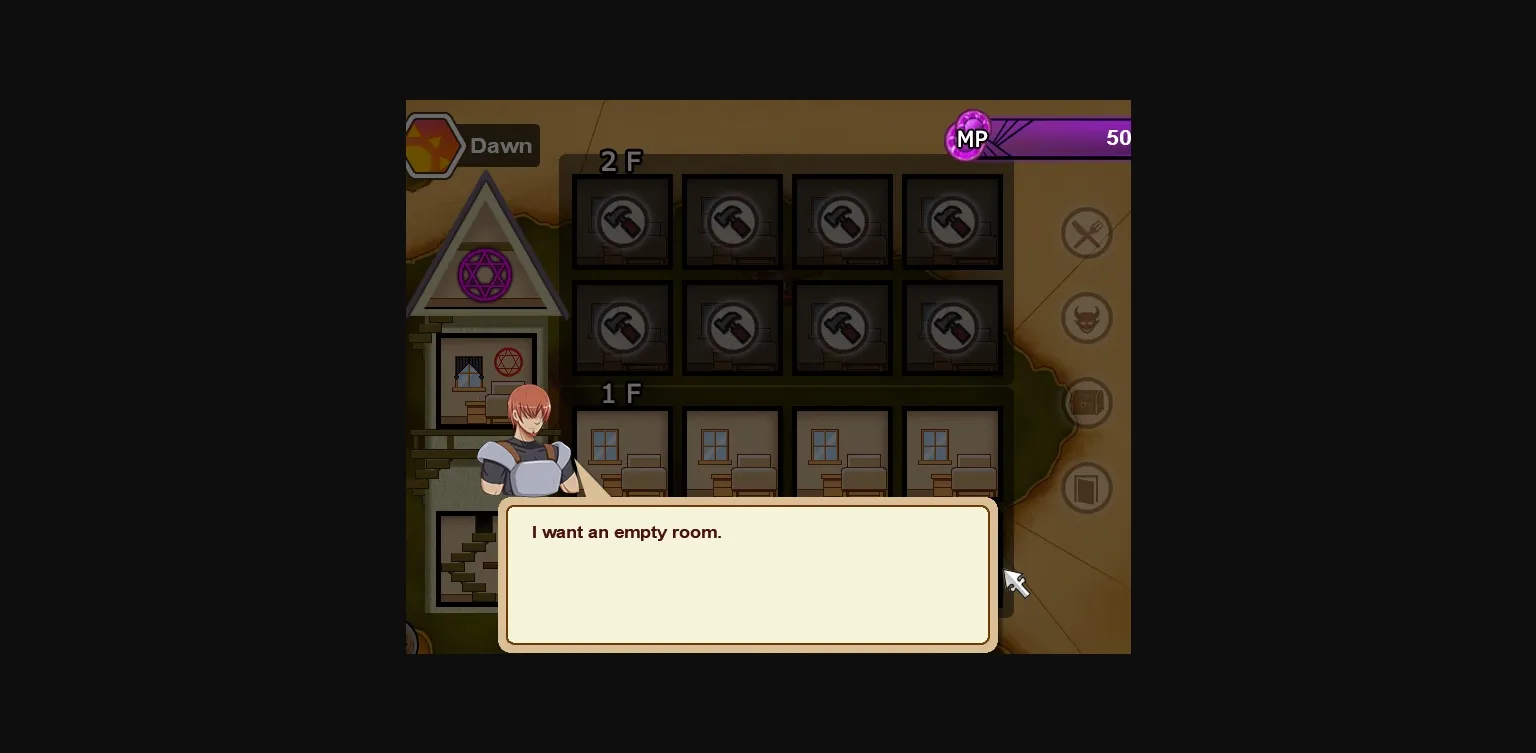This screenshot has height=753, width=1536.
Task: Select the fork and knife food icon
Action: [x=1086, y=232]
